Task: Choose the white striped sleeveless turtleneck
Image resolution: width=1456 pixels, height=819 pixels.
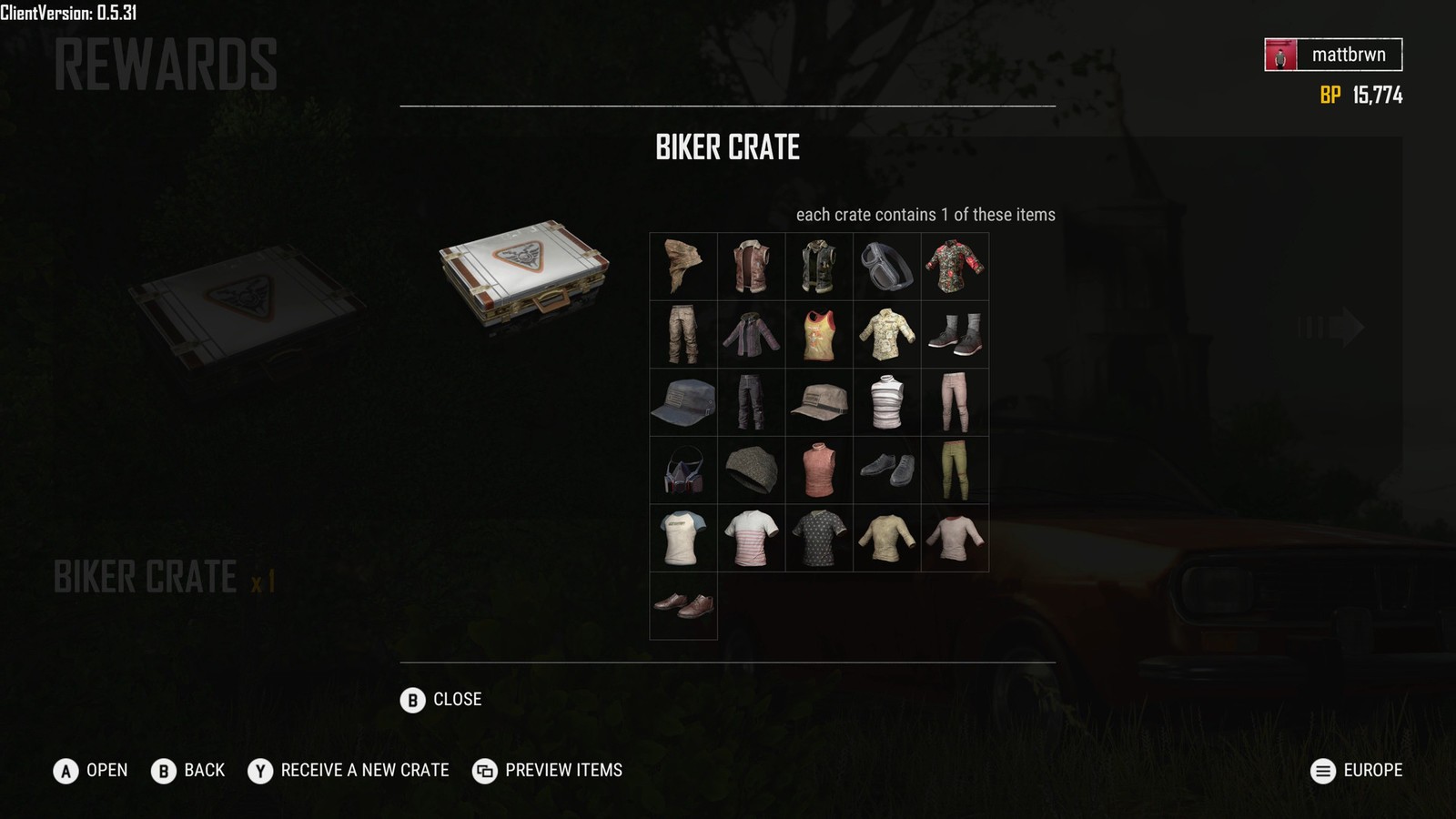Action: [887, 402]
